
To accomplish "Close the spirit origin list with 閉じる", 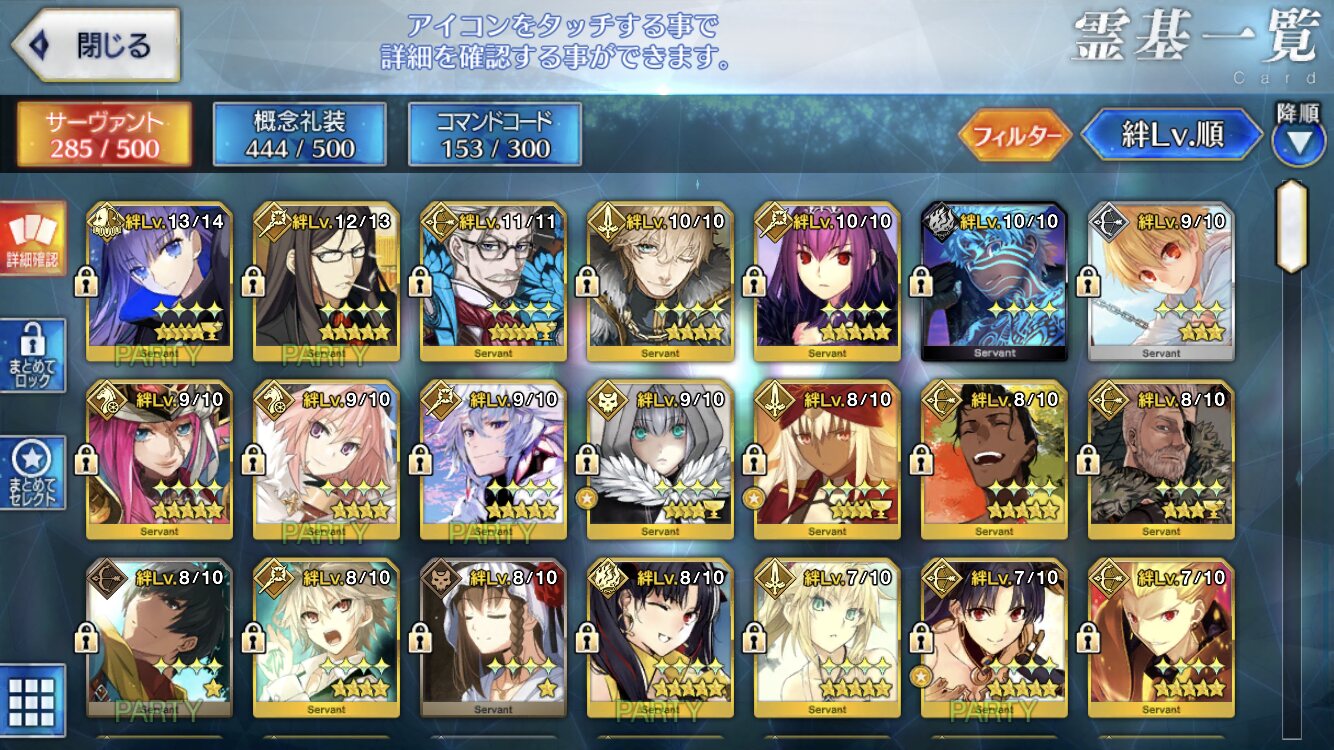I will pos(96,45).
